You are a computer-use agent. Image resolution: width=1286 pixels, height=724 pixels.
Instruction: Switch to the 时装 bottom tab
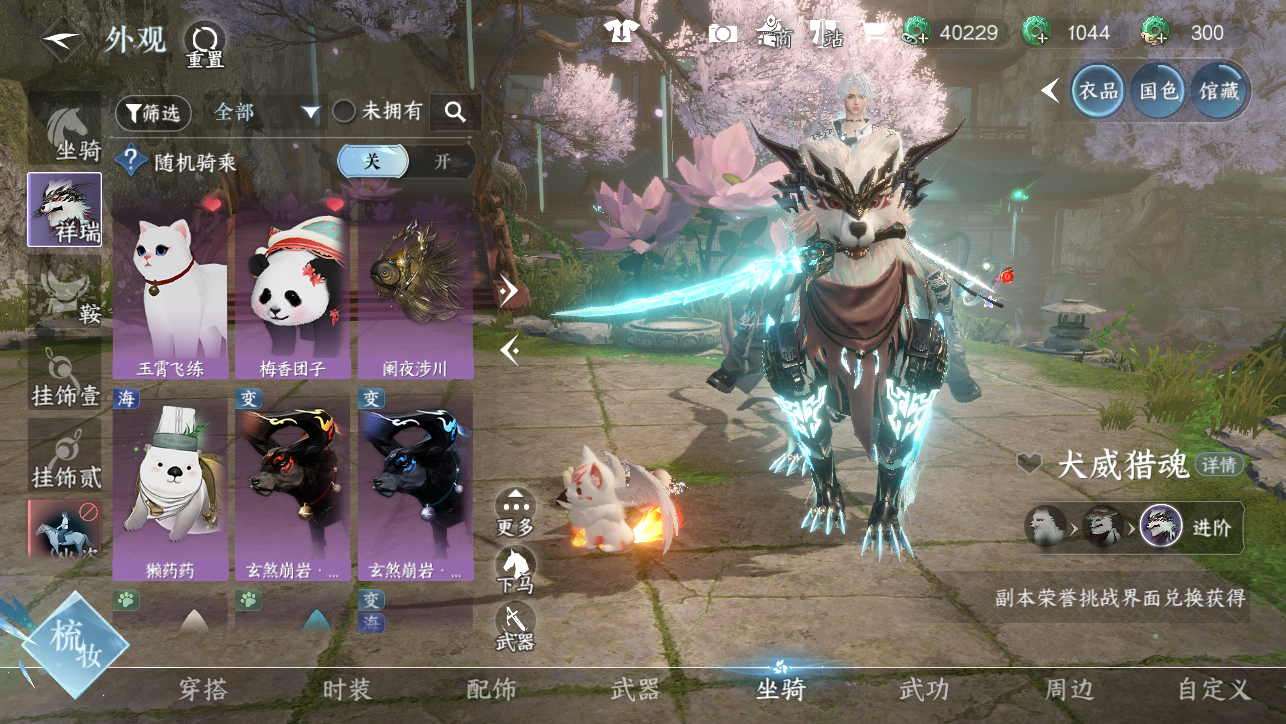coord(347,689)
